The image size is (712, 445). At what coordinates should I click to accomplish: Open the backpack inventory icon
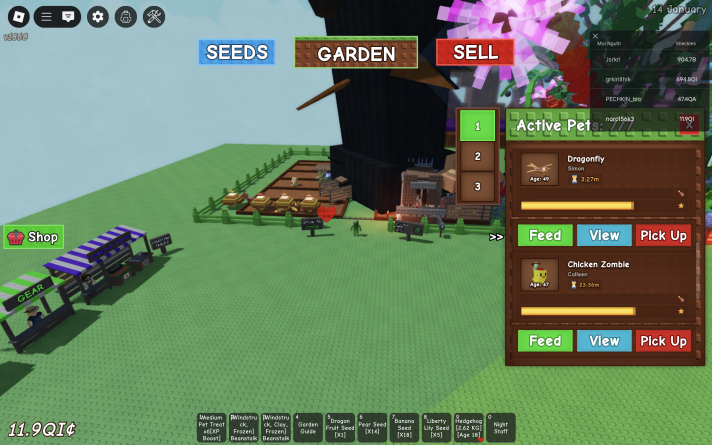[x=125, y=16]
